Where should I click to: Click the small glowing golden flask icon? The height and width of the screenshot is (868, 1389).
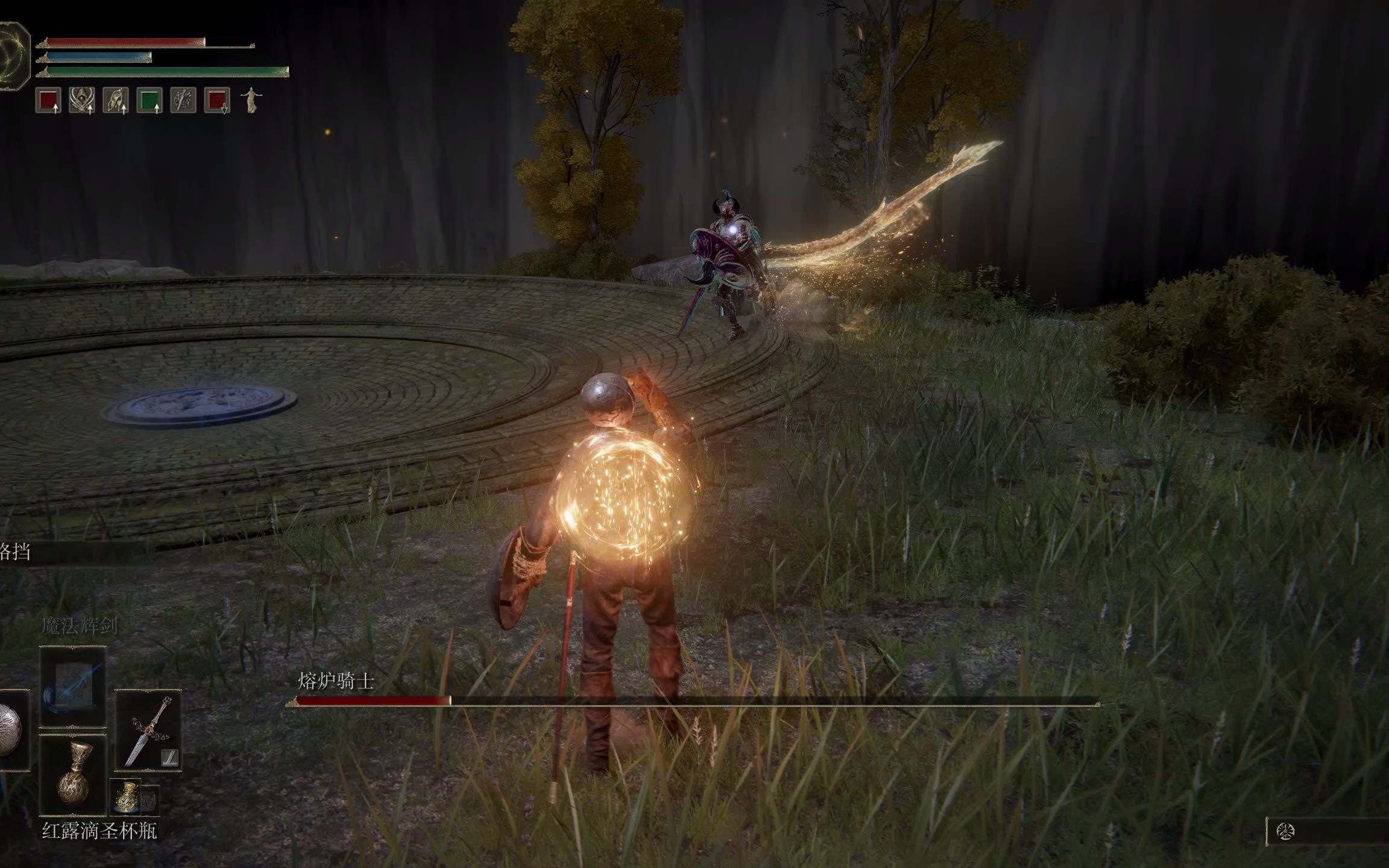(x=127, y=796)
